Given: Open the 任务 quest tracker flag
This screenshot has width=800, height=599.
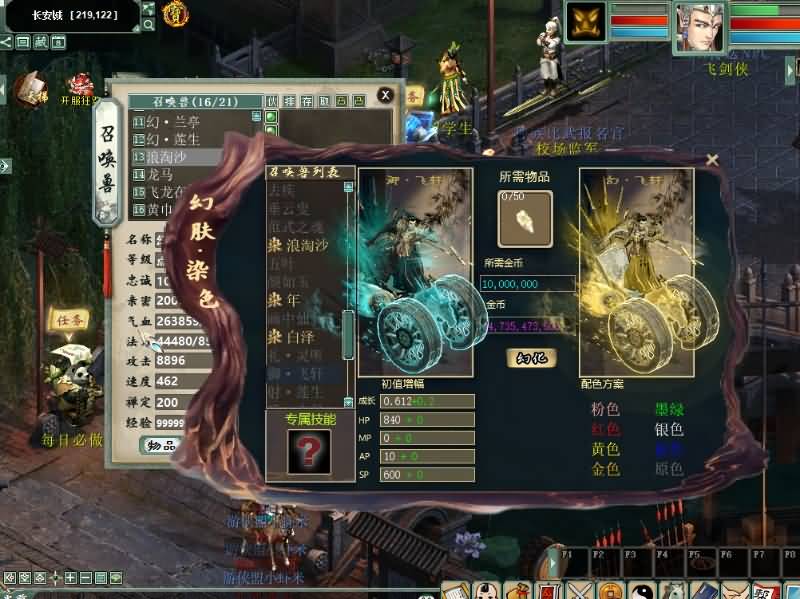Looking at the screenshot, I should 73,320.
